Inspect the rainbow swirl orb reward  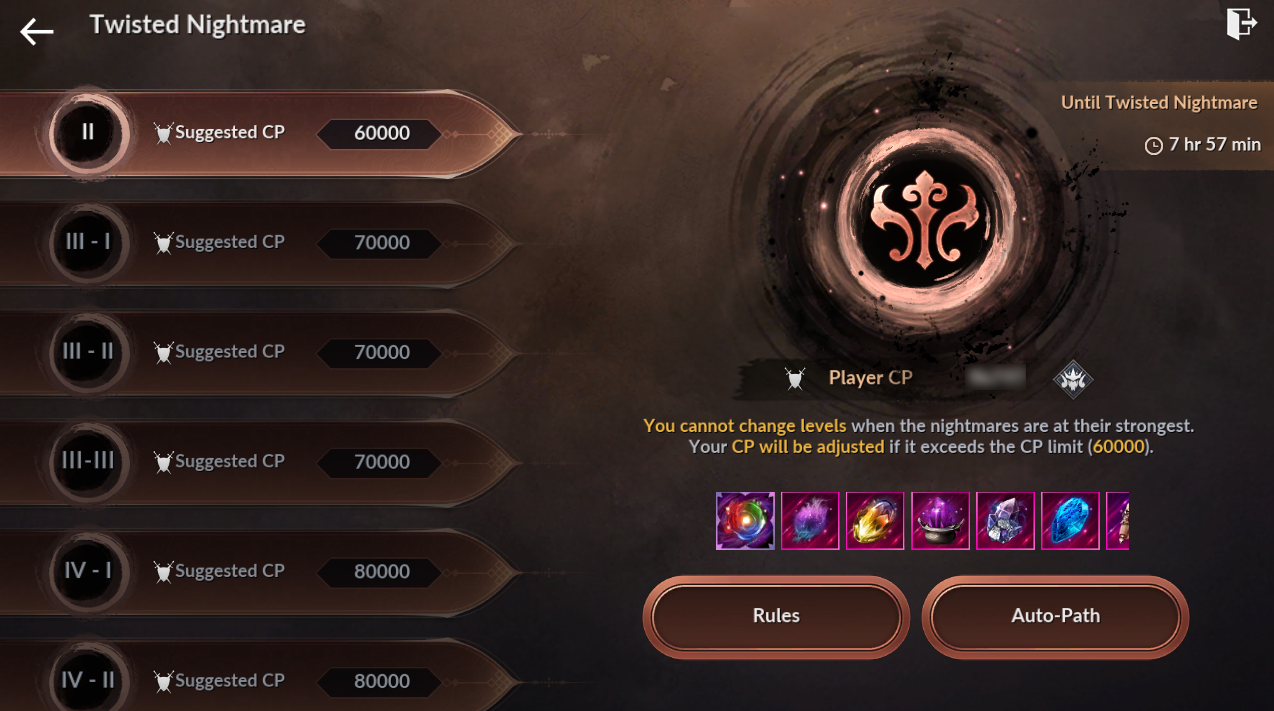pos(745,521)
